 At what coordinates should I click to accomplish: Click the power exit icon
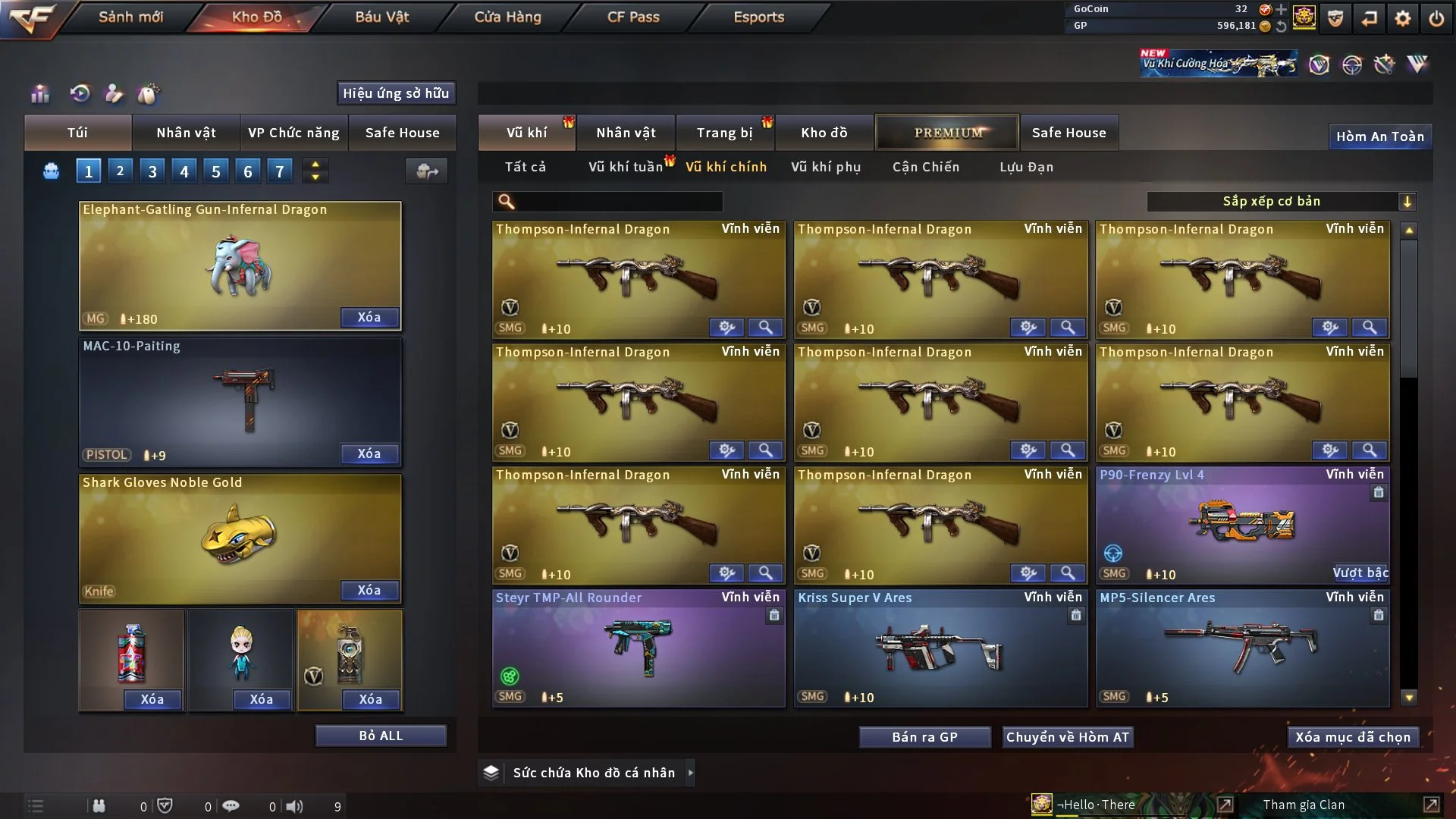1436,18
